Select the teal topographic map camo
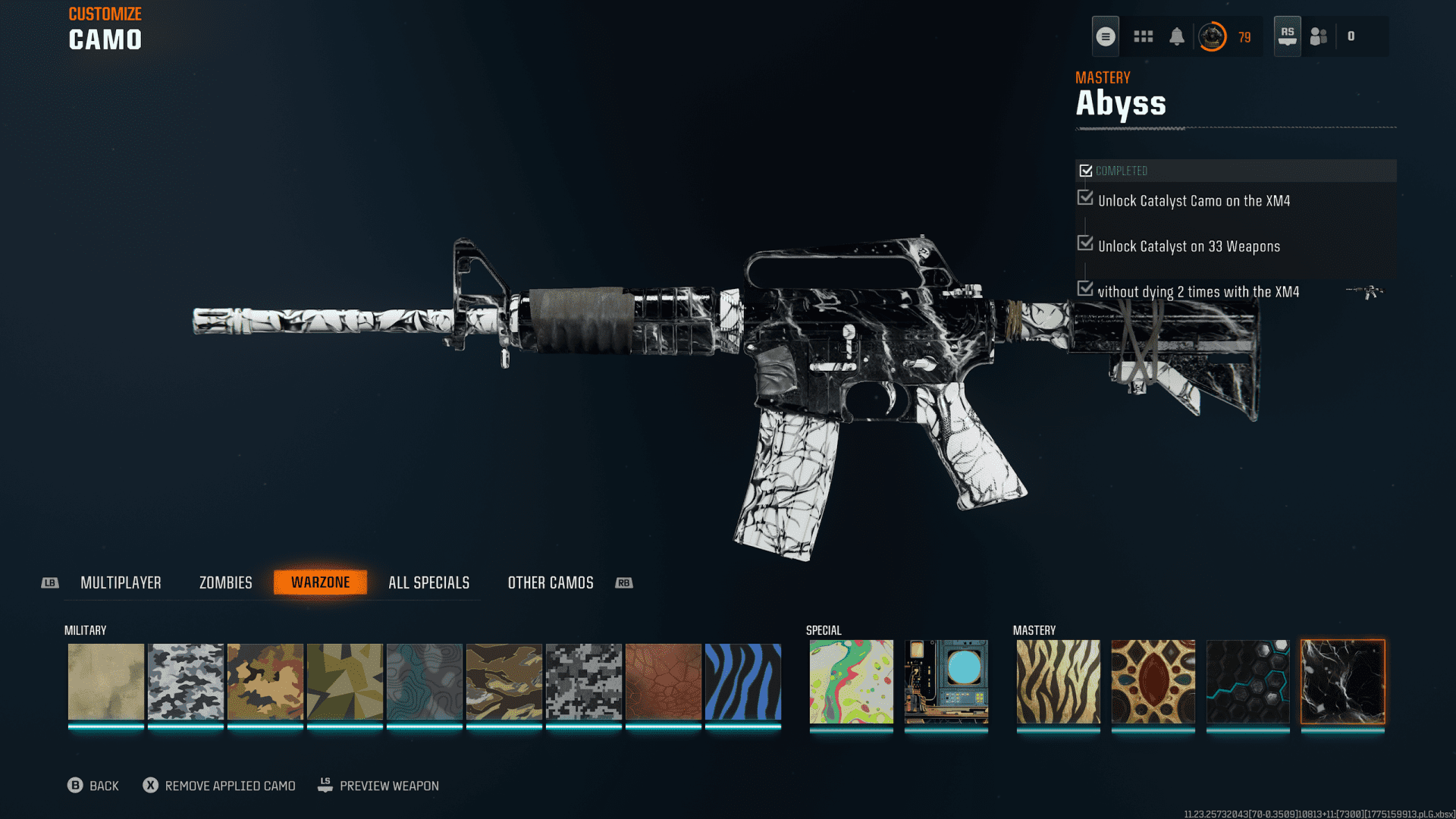The height and width of the screenshot is (819, 1456). (425, 681)
